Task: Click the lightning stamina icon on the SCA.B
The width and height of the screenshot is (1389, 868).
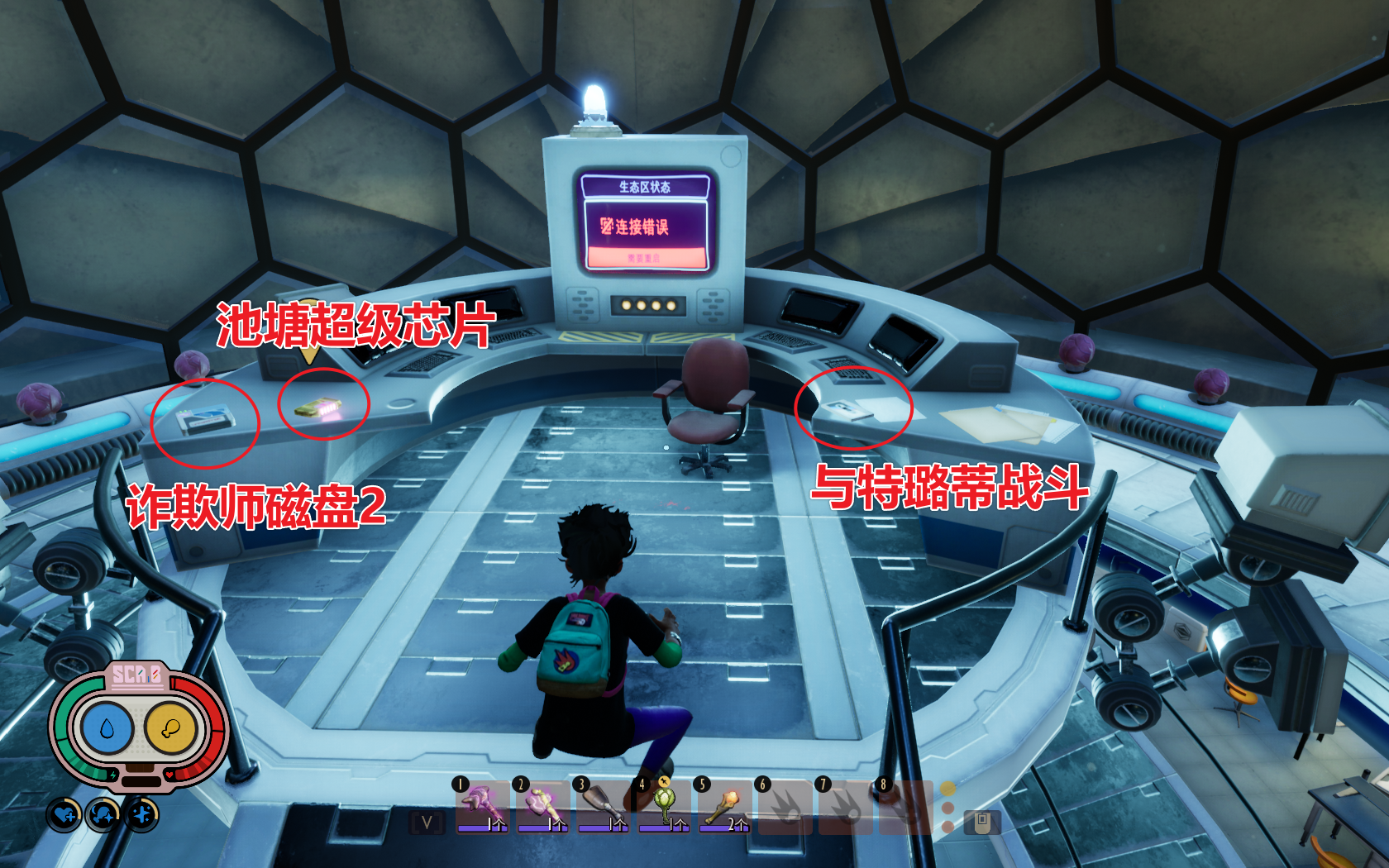Action: click(112, 775)
